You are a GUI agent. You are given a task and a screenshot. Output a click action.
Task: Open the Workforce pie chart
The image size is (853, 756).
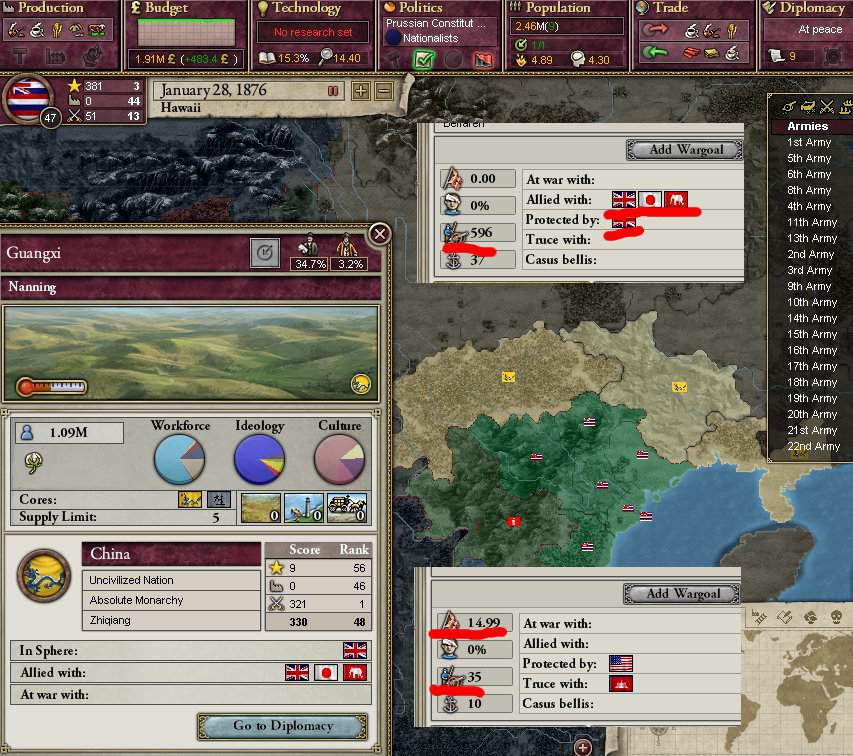180,459
